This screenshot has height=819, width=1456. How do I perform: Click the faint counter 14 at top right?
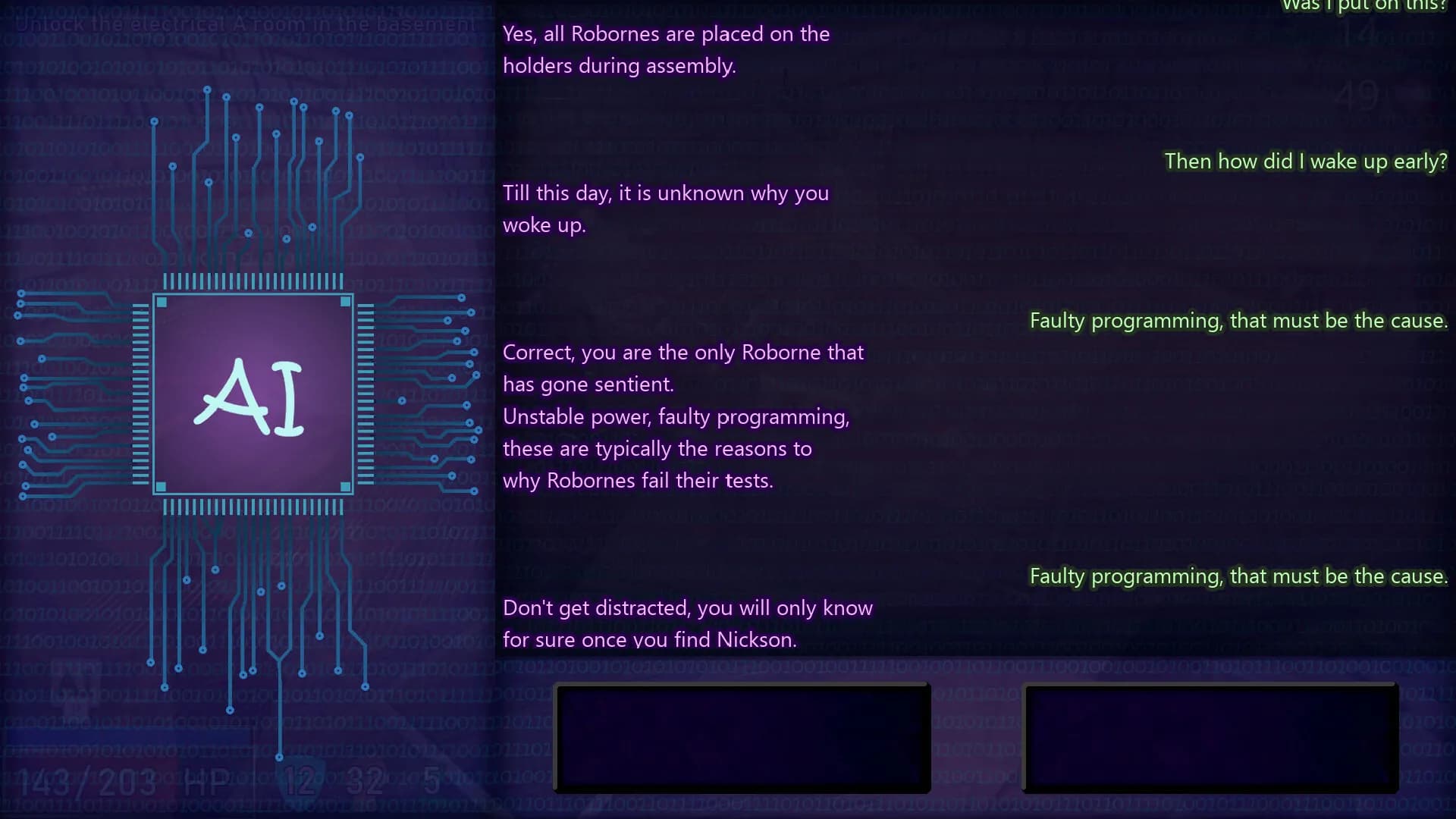[1359, 34]
